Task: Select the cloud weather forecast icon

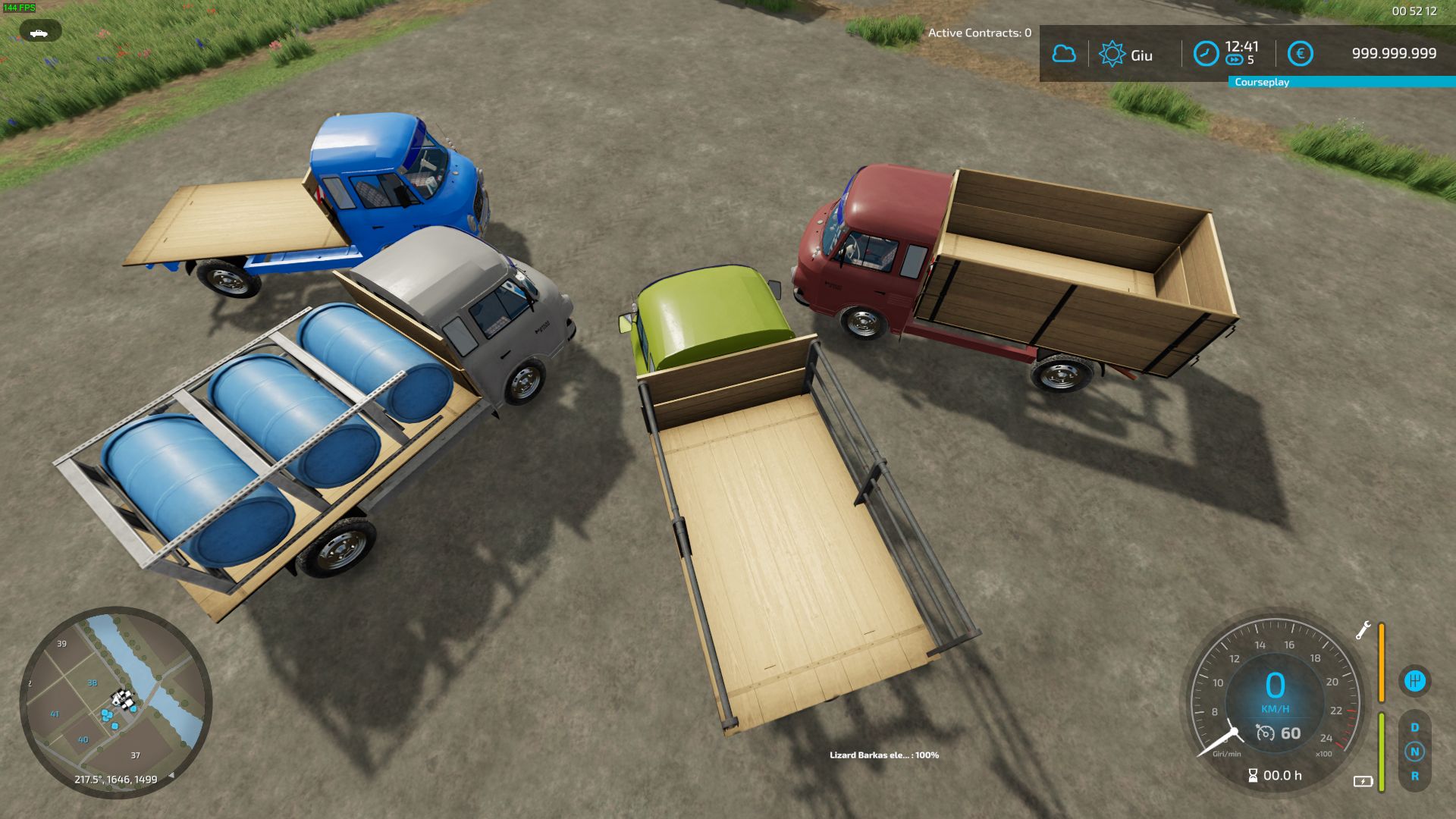Action: click(x=1063, y=54)
